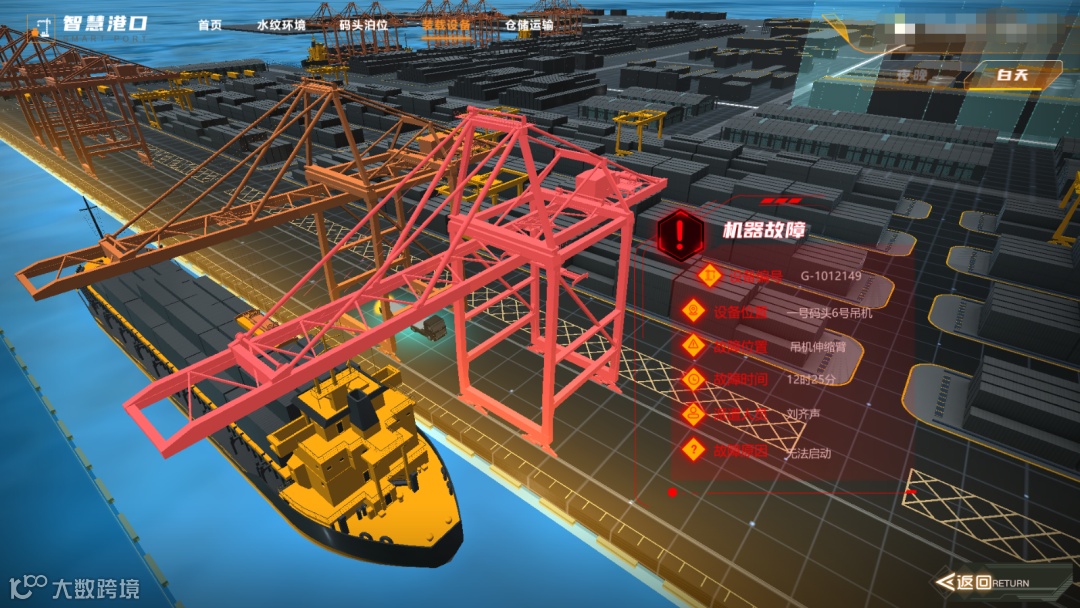1080x608 pixels.
Task: Switch the scene to 白天 daytime mode
Action: click(x=1013, y=74)
